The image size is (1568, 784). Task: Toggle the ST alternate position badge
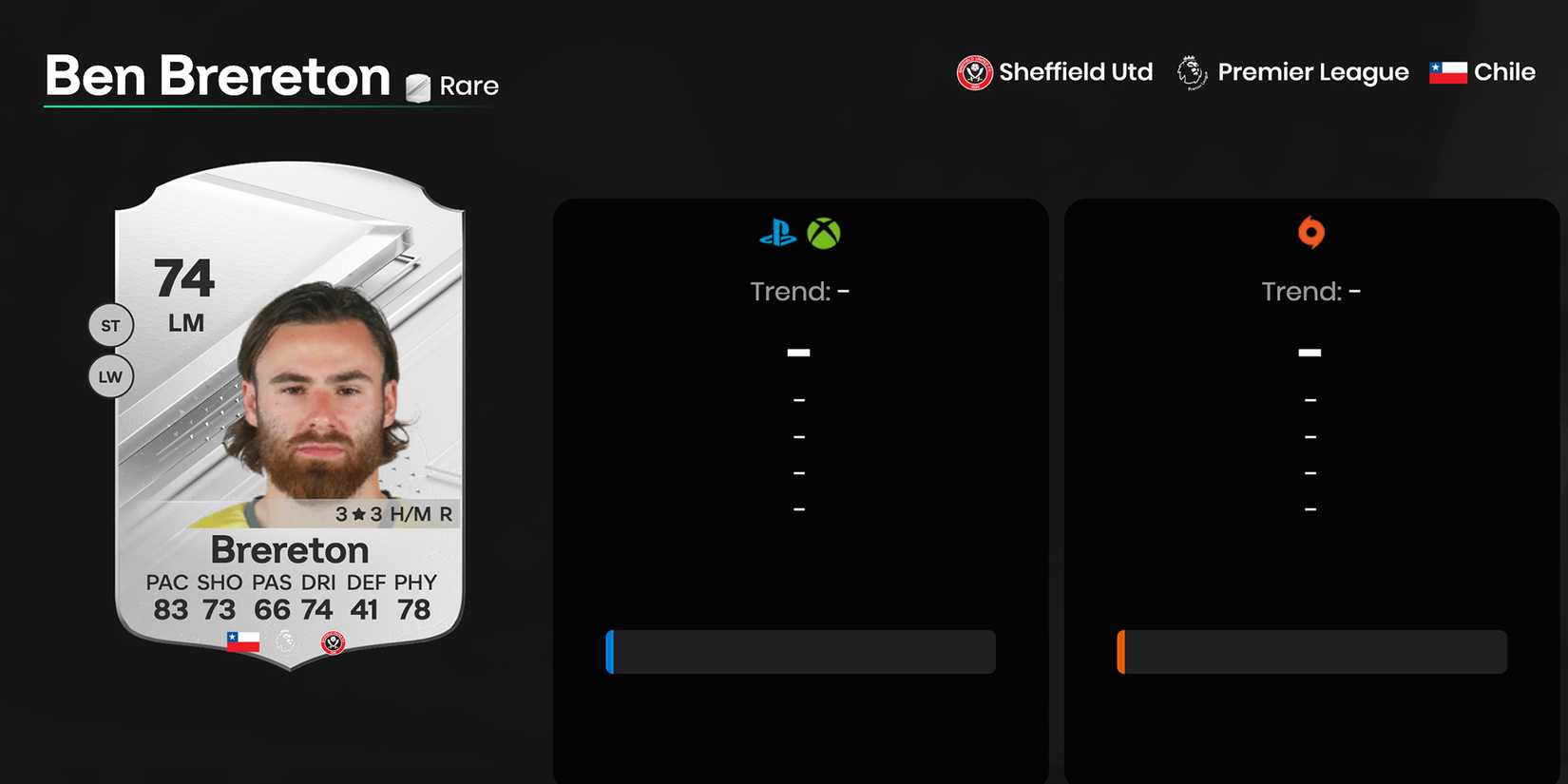[110, 325]
